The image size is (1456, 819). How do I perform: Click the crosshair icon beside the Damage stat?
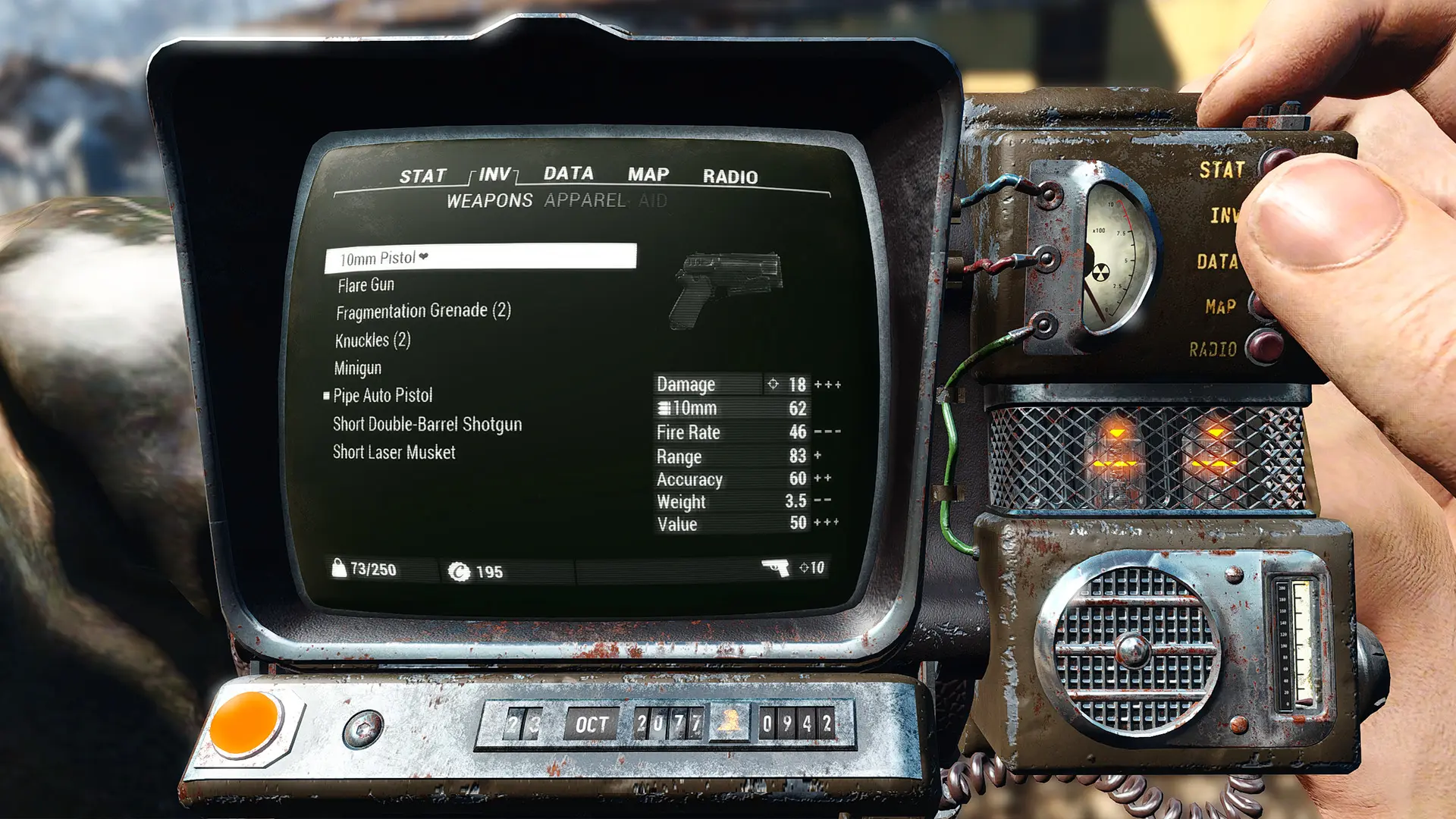[773, 384]
